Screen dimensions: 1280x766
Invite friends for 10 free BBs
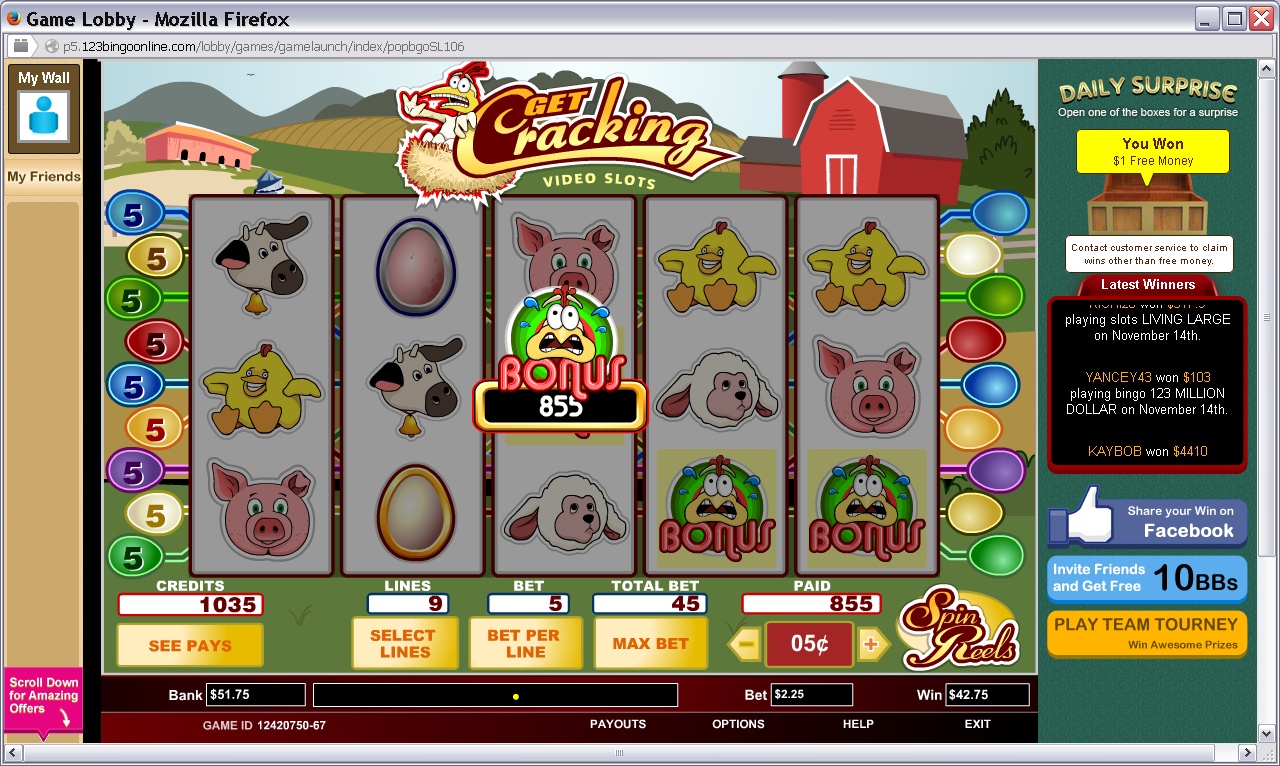coord(1147,578)
